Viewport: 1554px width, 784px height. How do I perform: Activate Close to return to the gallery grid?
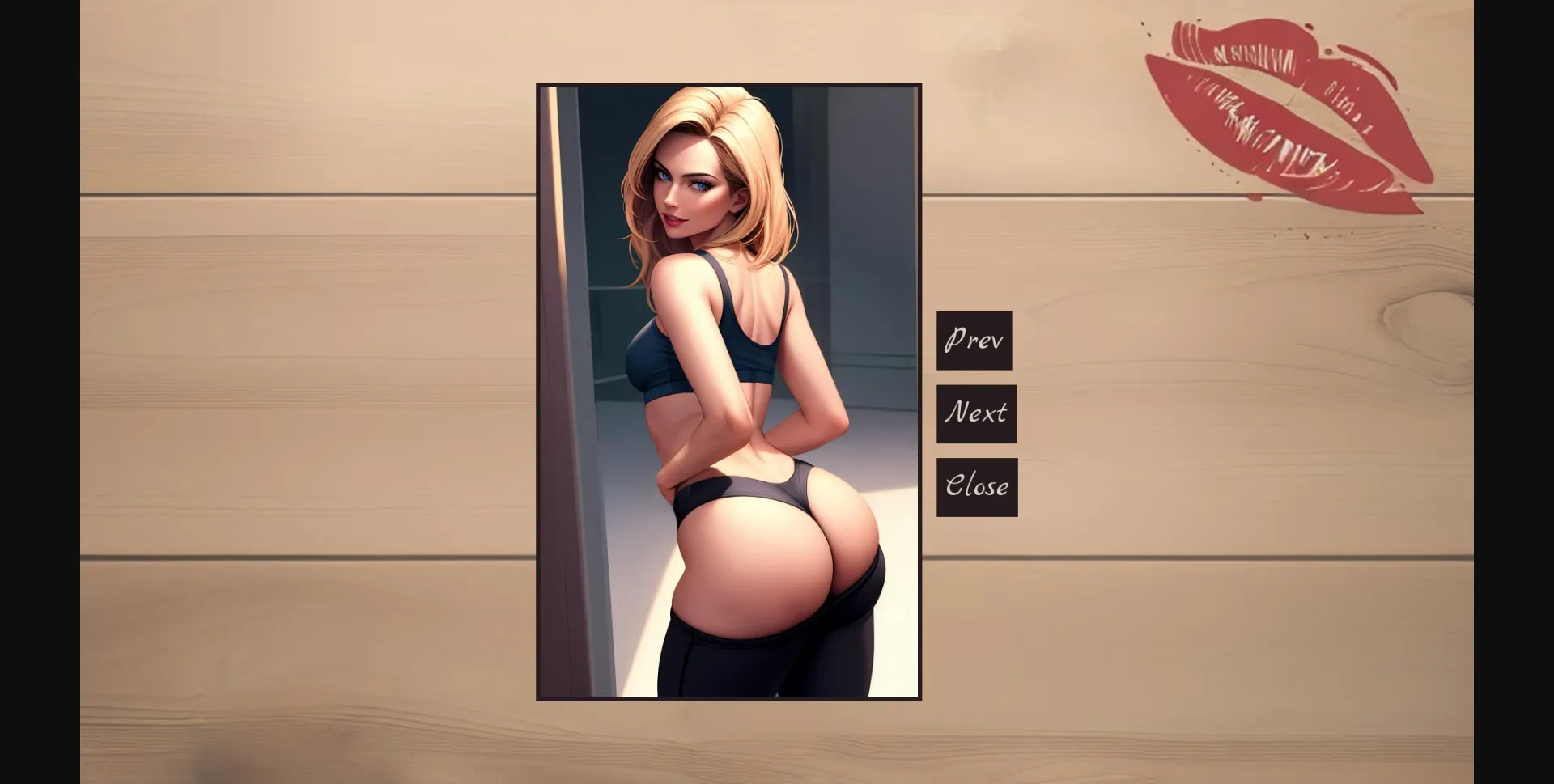coord(977,486)
